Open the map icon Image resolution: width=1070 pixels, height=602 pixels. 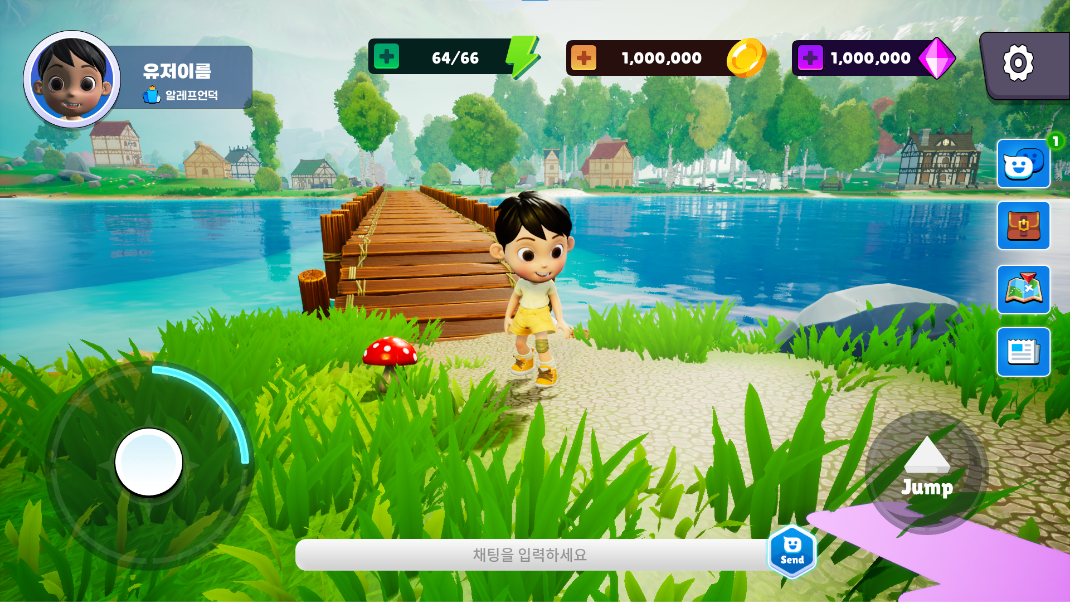coord(1023,289)
